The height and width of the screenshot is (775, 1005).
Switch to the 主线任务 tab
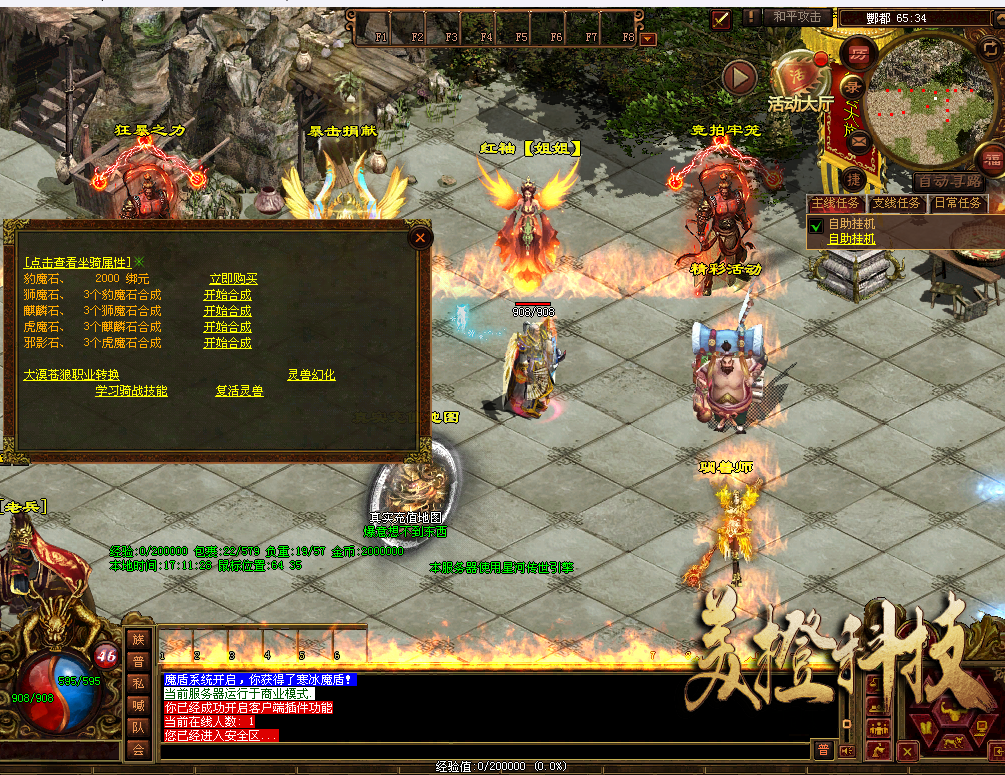[836, 203]
